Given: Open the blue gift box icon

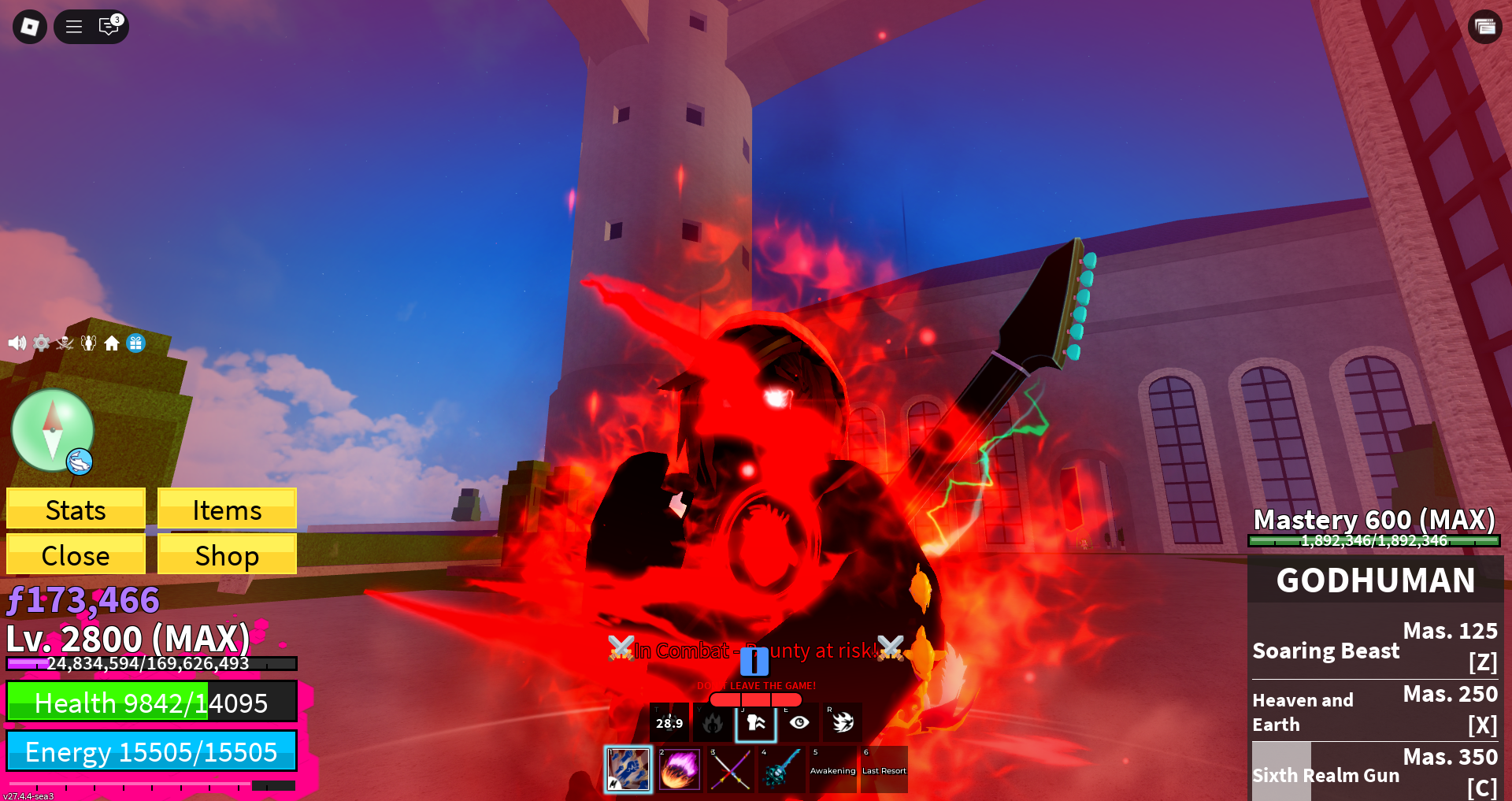Looking at the screenshot, I should click(135, 343).
